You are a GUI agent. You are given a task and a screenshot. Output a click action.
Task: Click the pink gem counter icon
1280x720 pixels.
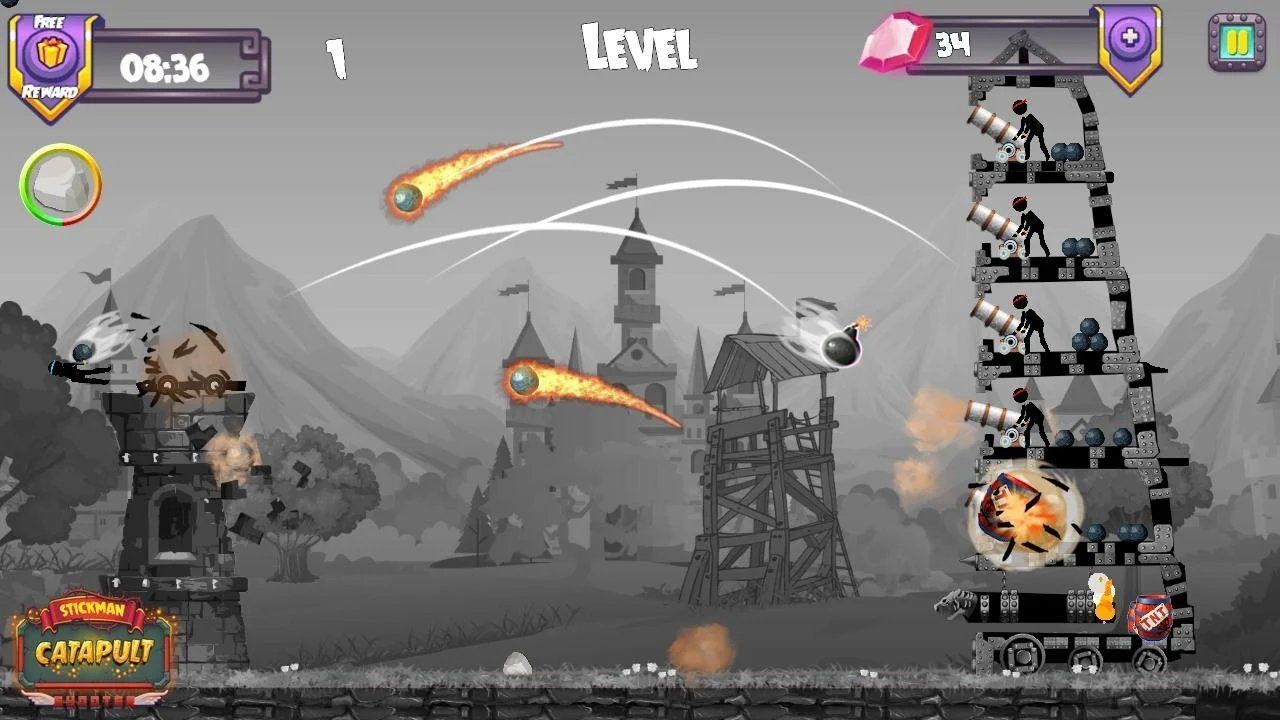tap(896, 40)
